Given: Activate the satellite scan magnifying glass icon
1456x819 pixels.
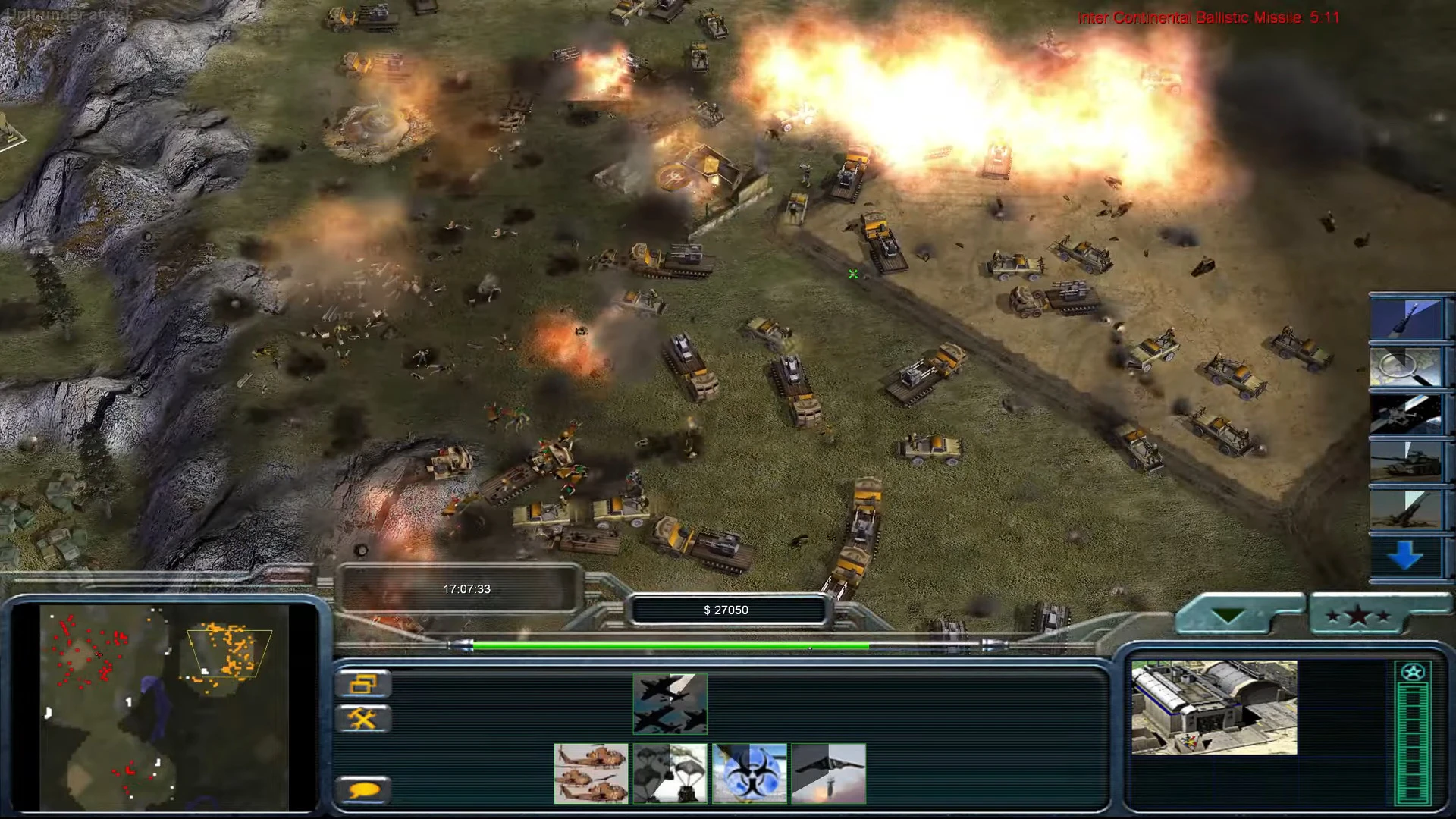Looking at the screenshot, I should [x=1408, y=366].
